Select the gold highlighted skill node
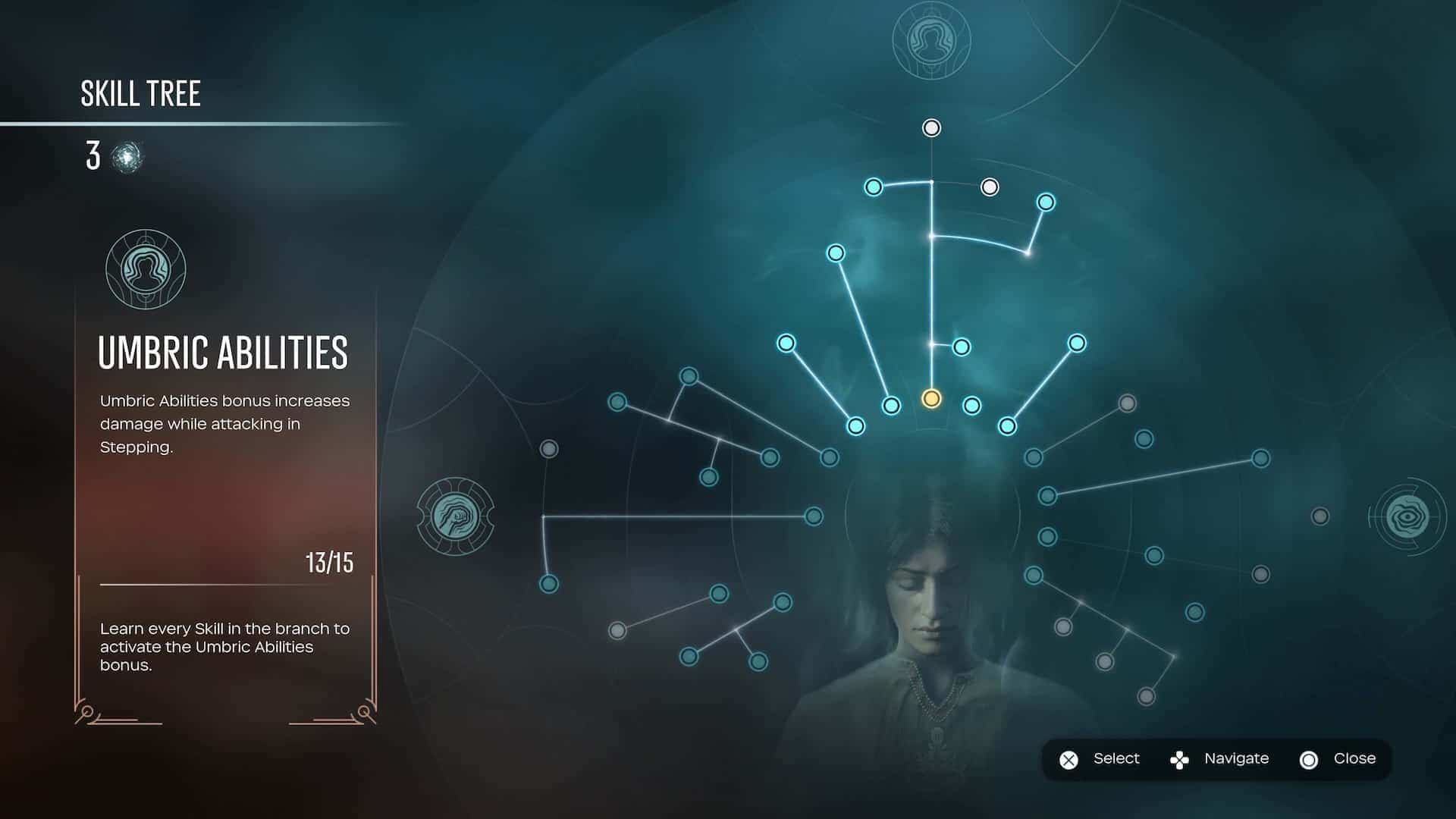The height and width of the screenshot is (819, 1456). point(931,399)
